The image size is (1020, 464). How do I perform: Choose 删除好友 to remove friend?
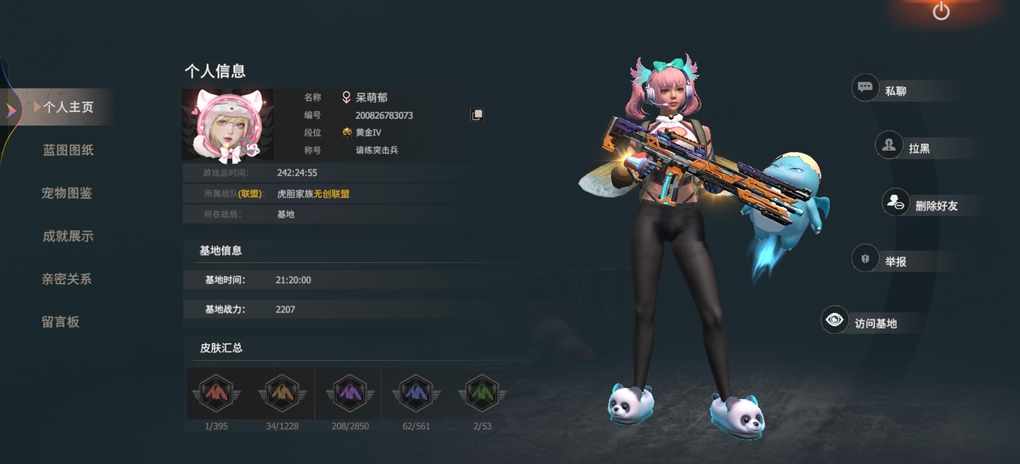coord(921,205)
